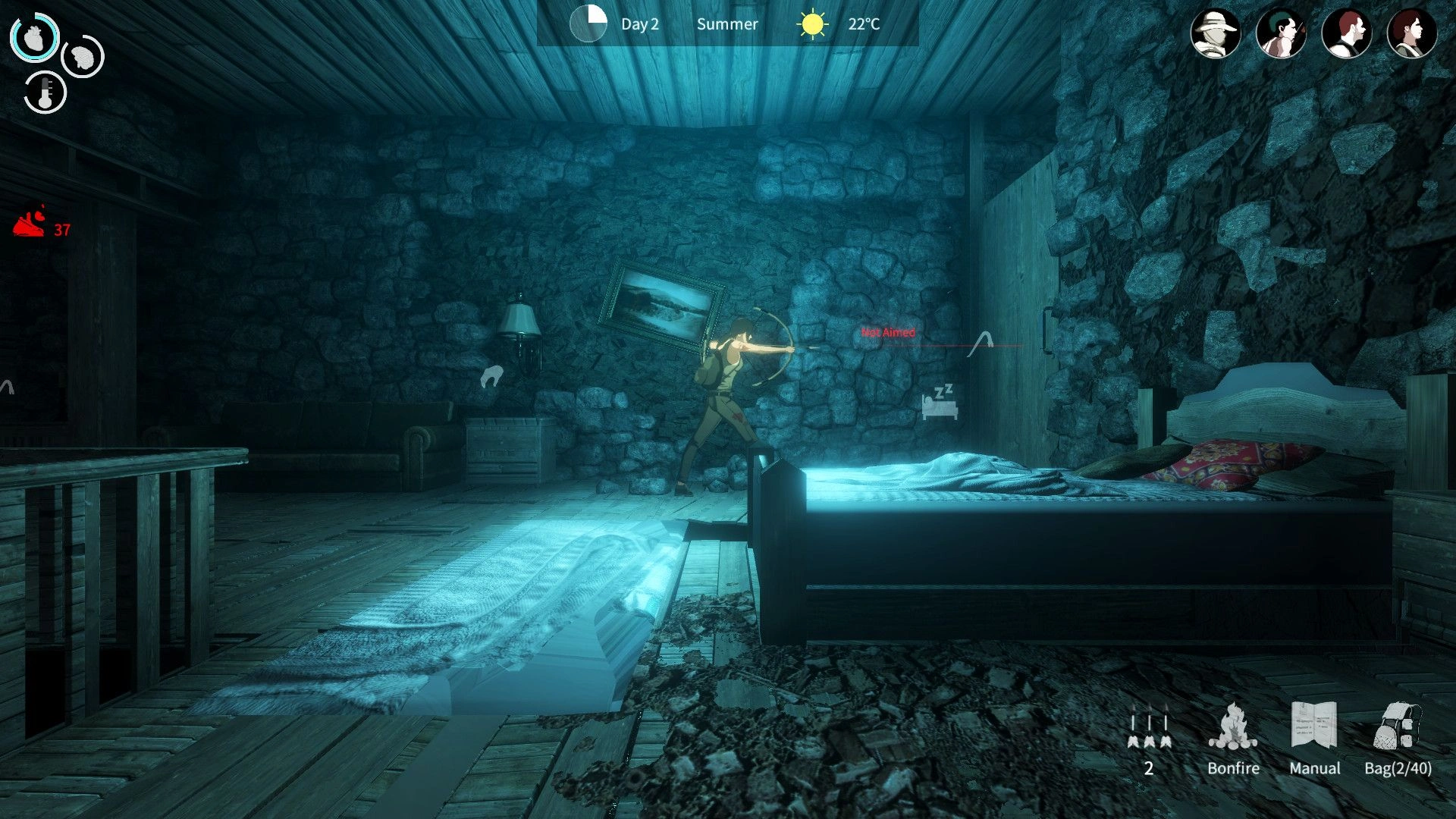This screenshot has height=819, width=1456.
Task: Pick the dark-haired survivor in green jacket
Action: 1411,34
